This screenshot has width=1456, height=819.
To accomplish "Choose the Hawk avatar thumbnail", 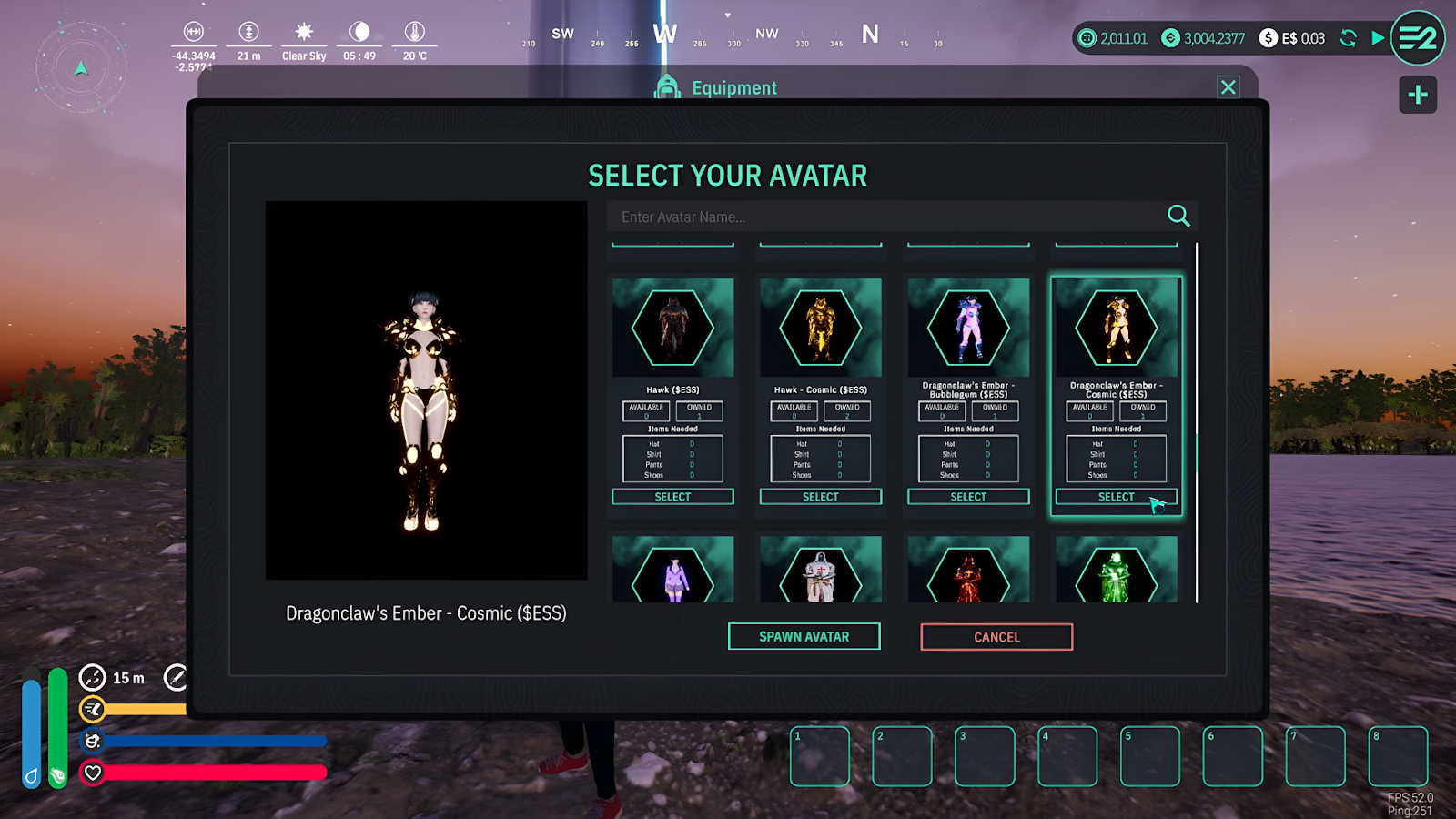I will point(672,328).
